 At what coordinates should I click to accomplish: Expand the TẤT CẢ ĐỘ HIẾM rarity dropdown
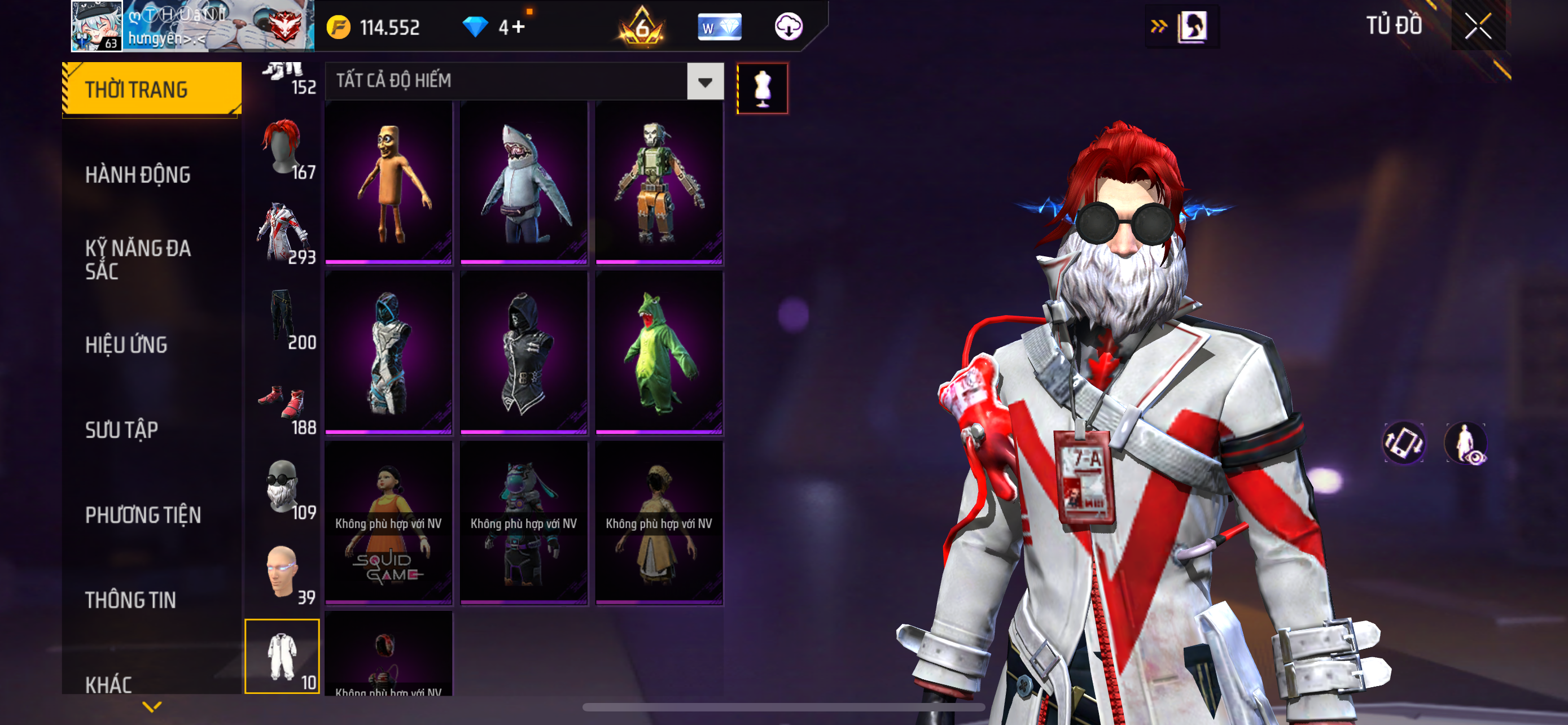705,81
